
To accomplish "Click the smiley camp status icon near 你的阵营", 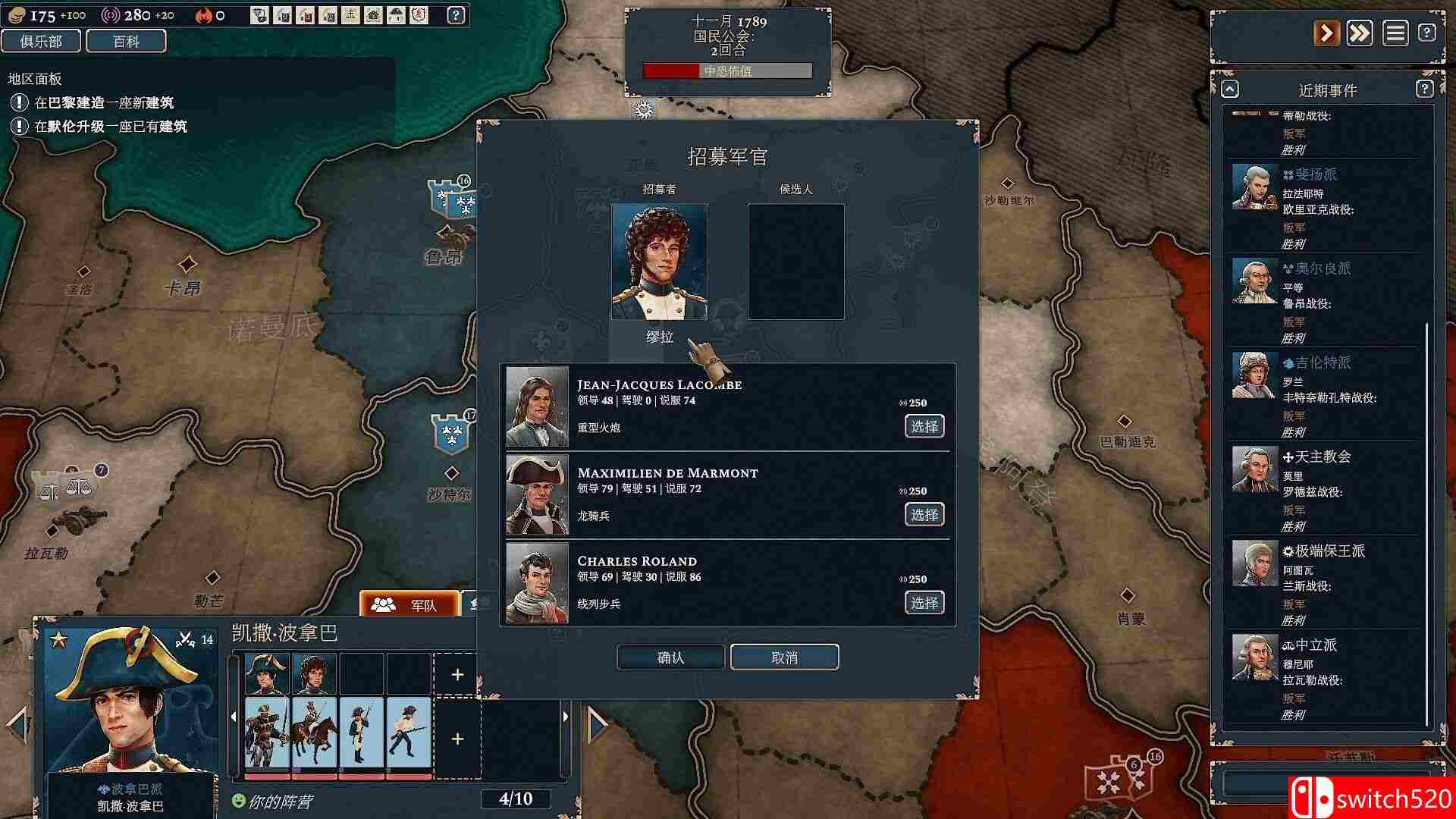I will [x=239, y=799].
